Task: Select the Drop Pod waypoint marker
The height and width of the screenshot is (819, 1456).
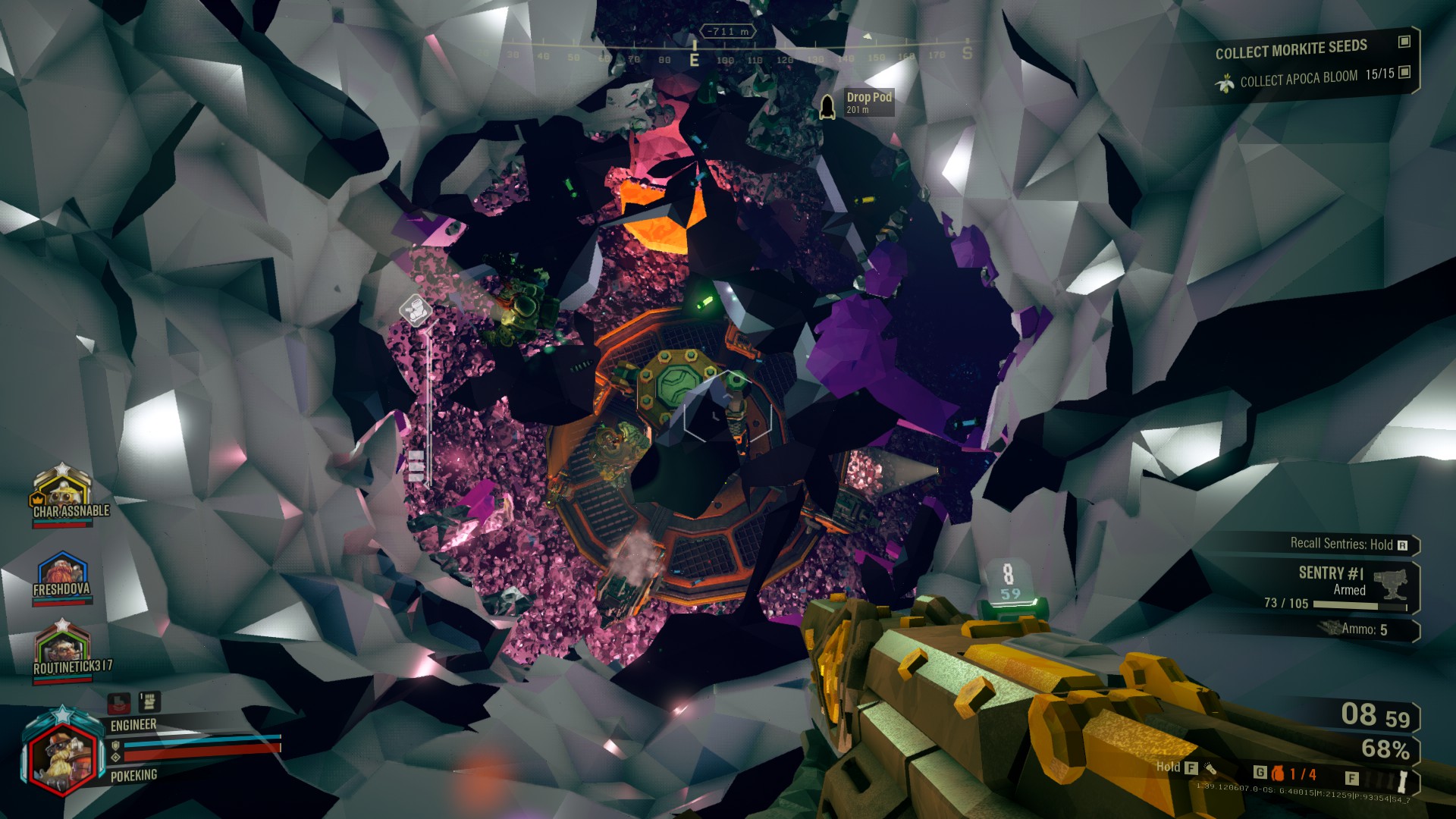Action: (x=827, y=106)
